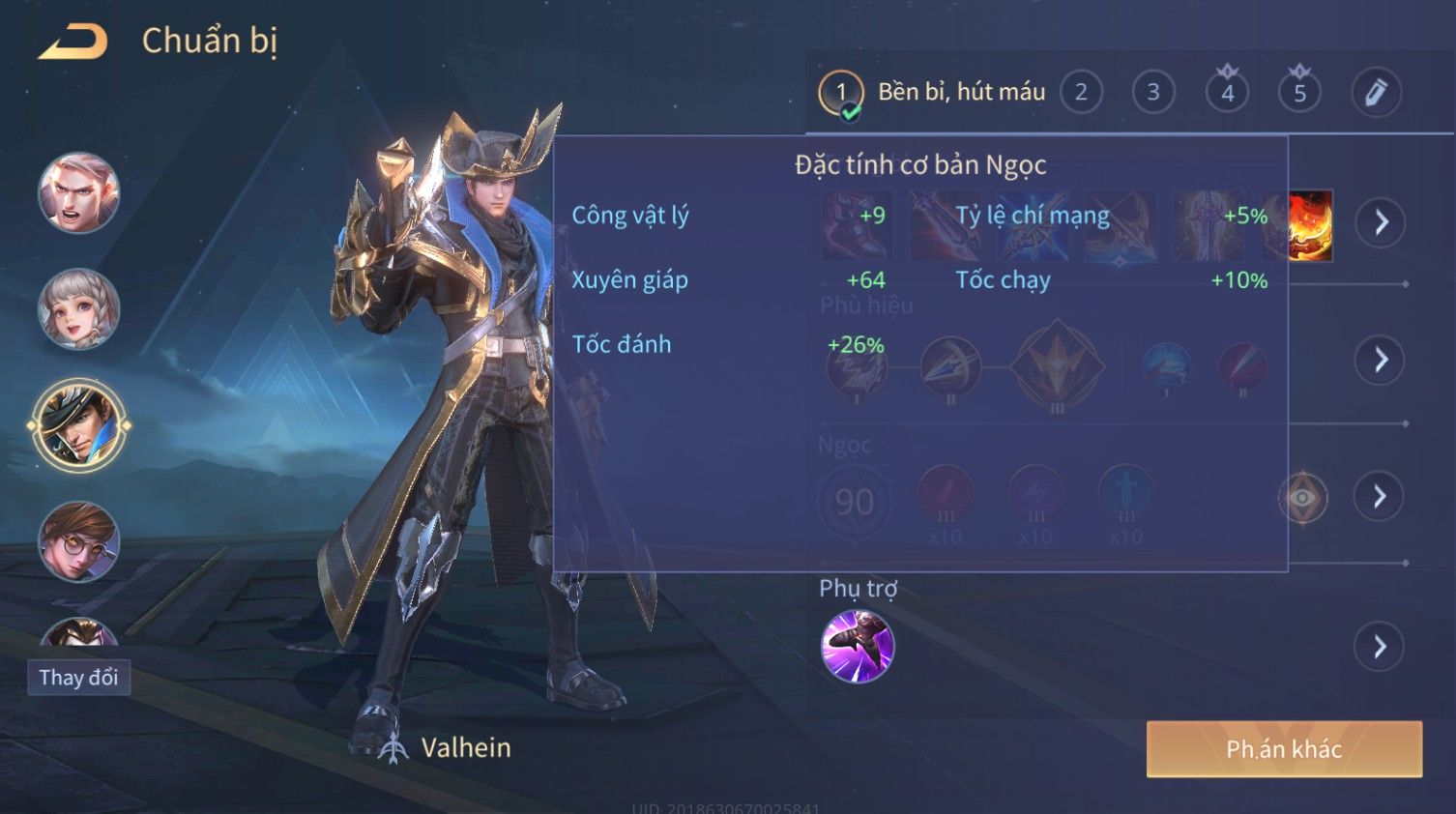Image resolution: width=1456 pixels, height=814 pixels.
Task: Select the Phụ trợ skill icon
Action: pos(857,646)
